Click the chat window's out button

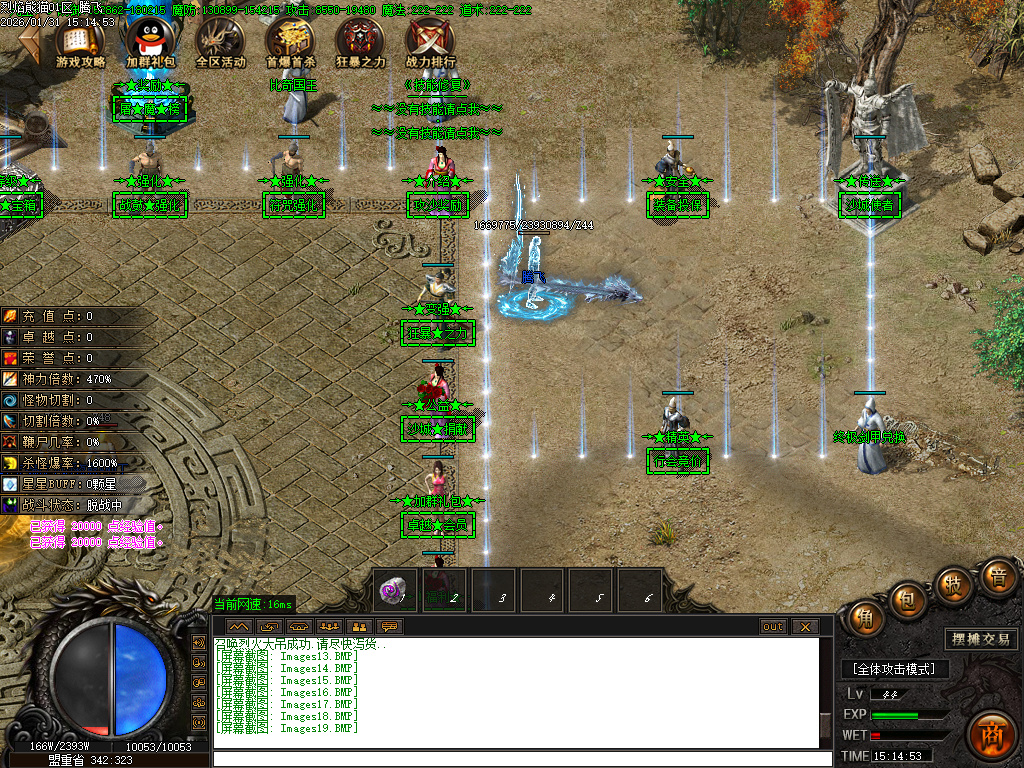pyautogui.click(x=773, y=627)
